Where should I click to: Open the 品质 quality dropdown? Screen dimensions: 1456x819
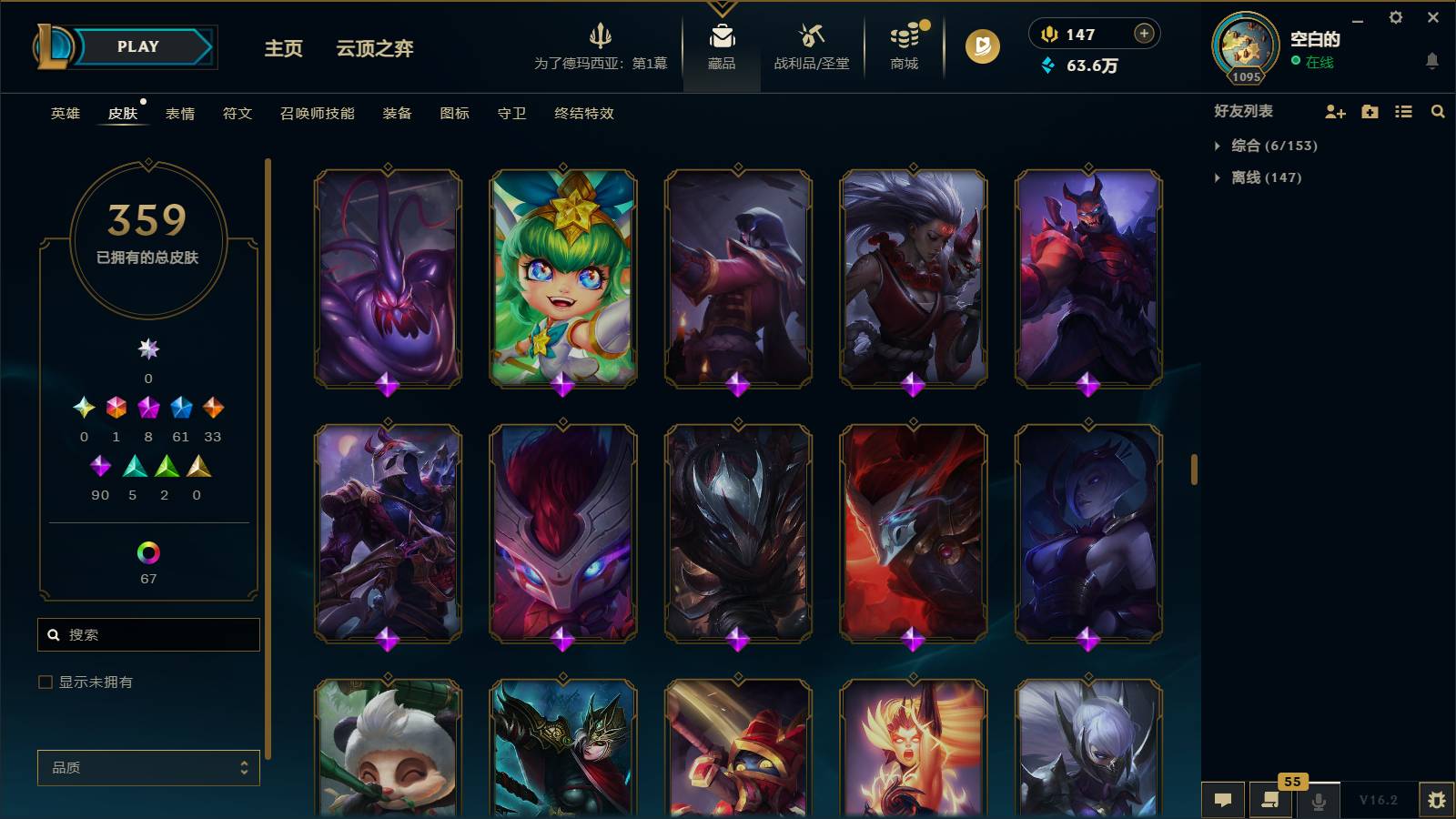(x=147, y=768)
